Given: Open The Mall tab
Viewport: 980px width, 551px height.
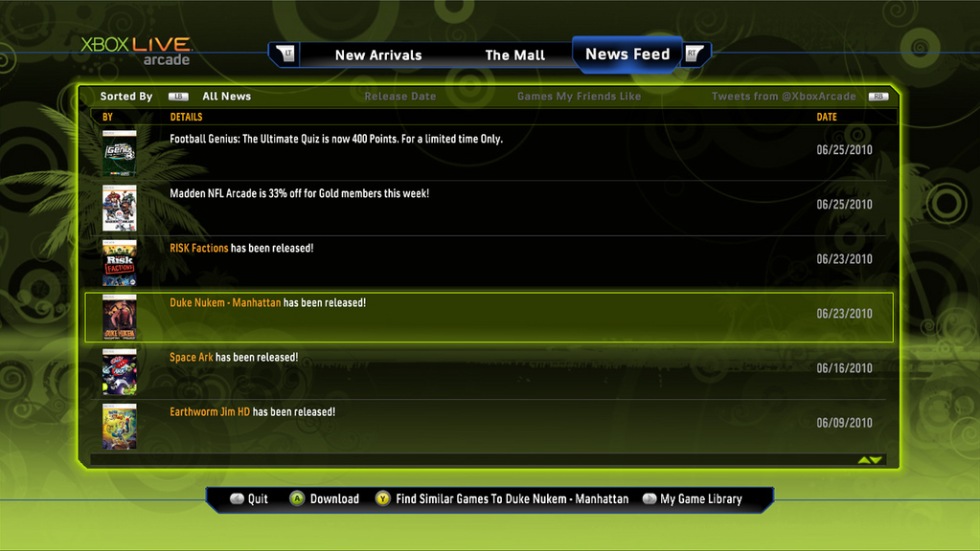Looking at the screenshot, I should (515, 55).
